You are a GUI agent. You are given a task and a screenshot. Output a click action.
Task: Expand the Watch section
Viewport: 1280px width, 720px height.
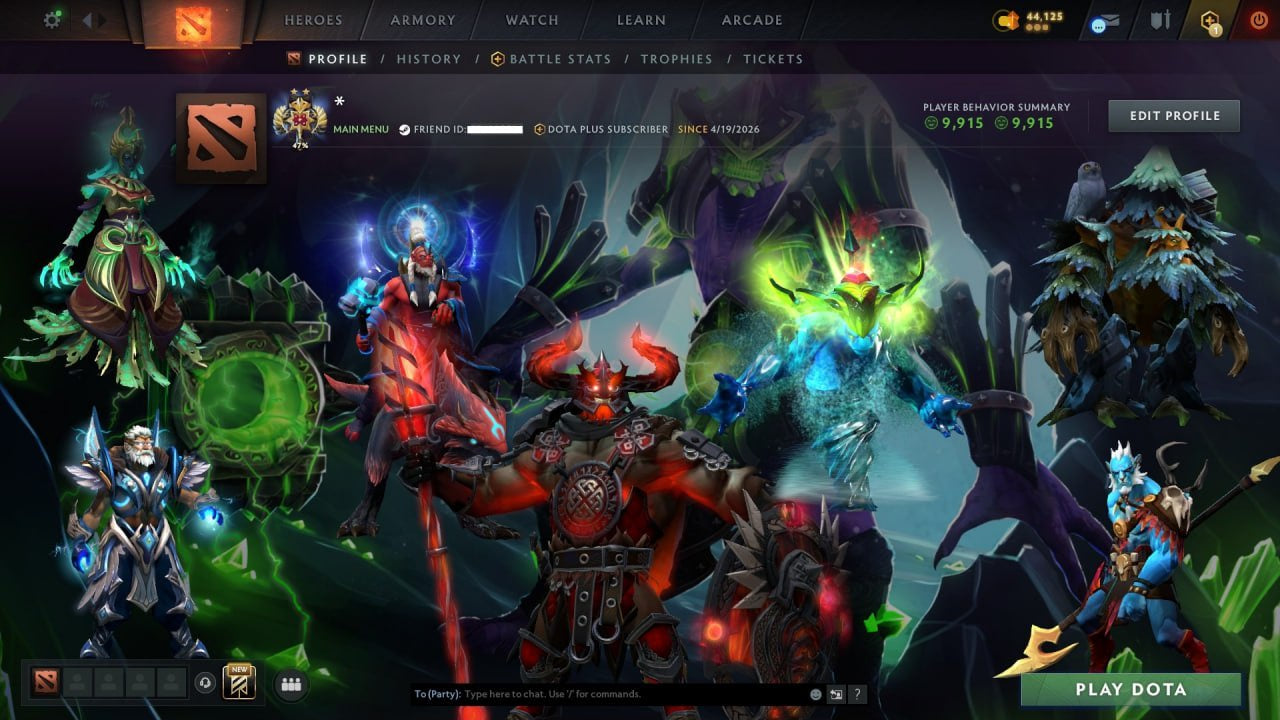(x=531, y=19)
